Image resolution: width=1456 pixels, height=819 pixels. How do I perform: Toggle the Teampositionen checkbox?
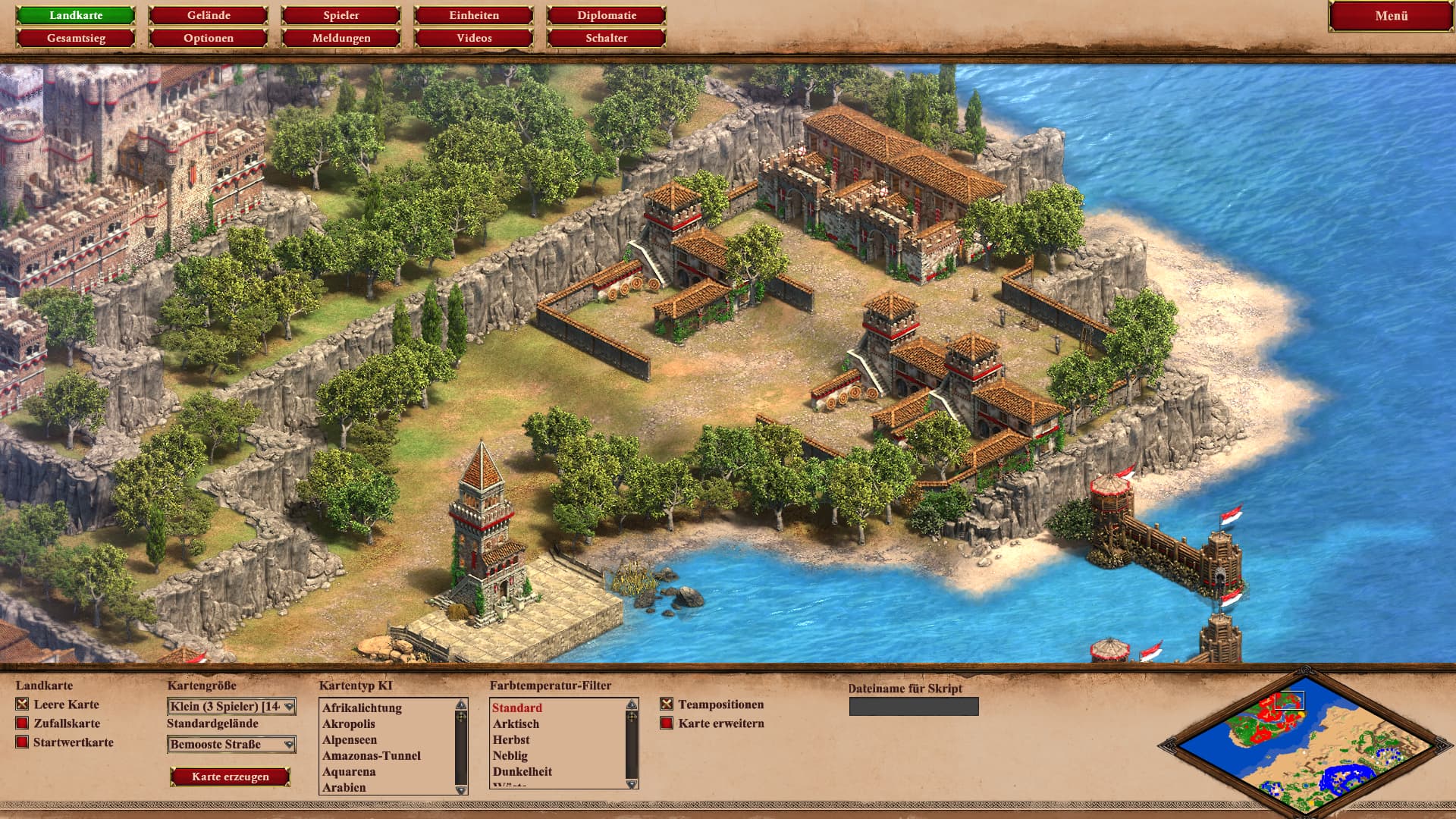click(x=667, y=704)
